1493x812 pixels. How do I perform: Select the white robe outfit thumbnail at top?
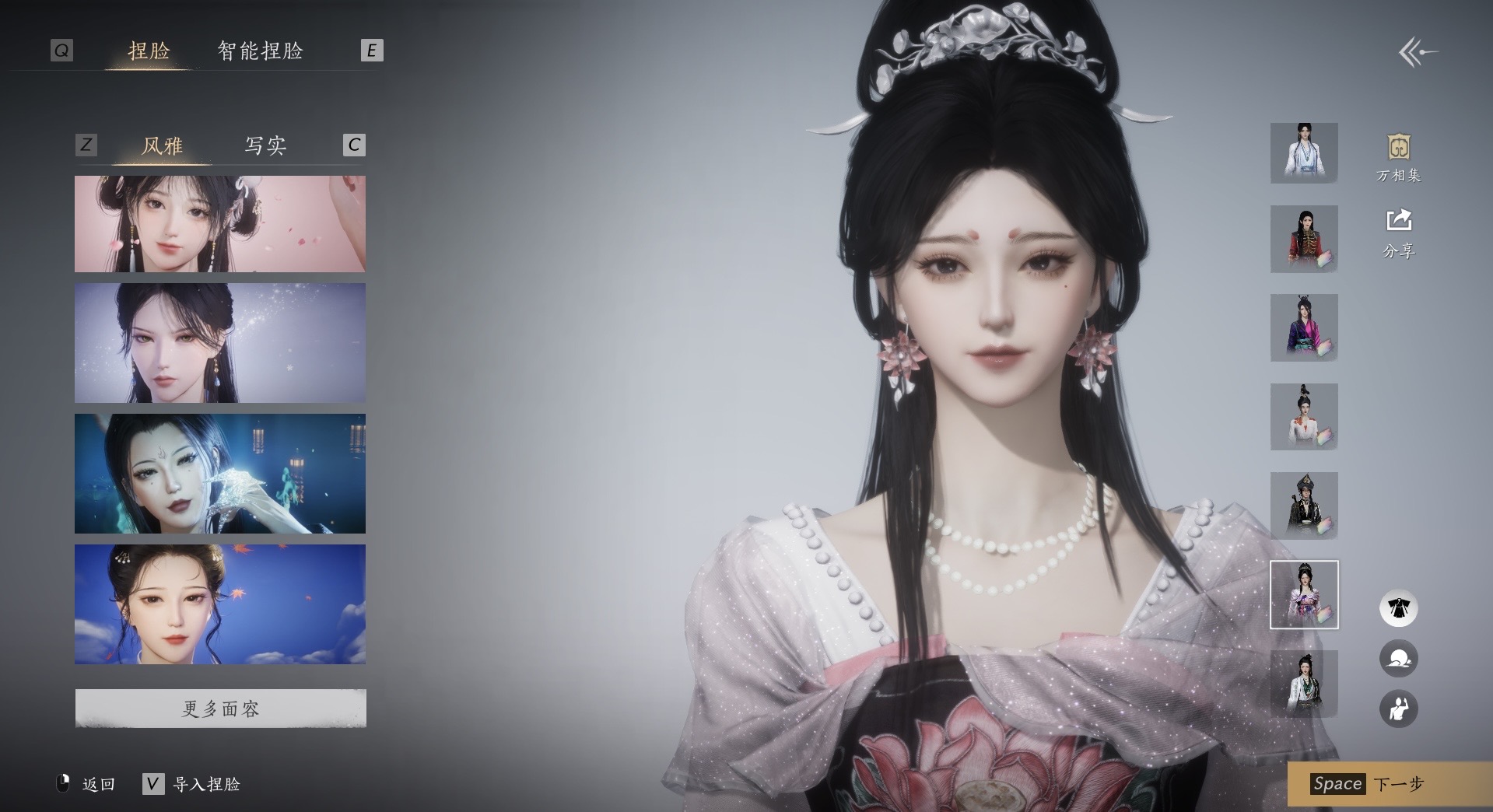[x=1304, y=153]
